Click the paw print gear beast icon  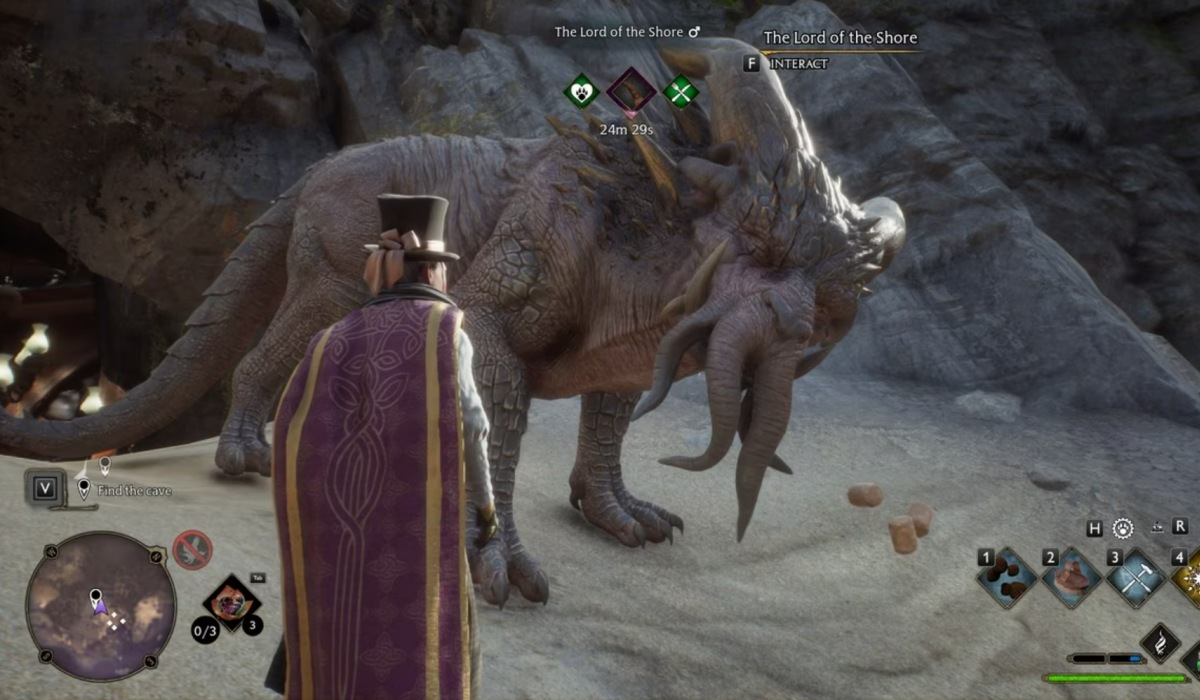pyautogui.click(x=1124, y=527)
